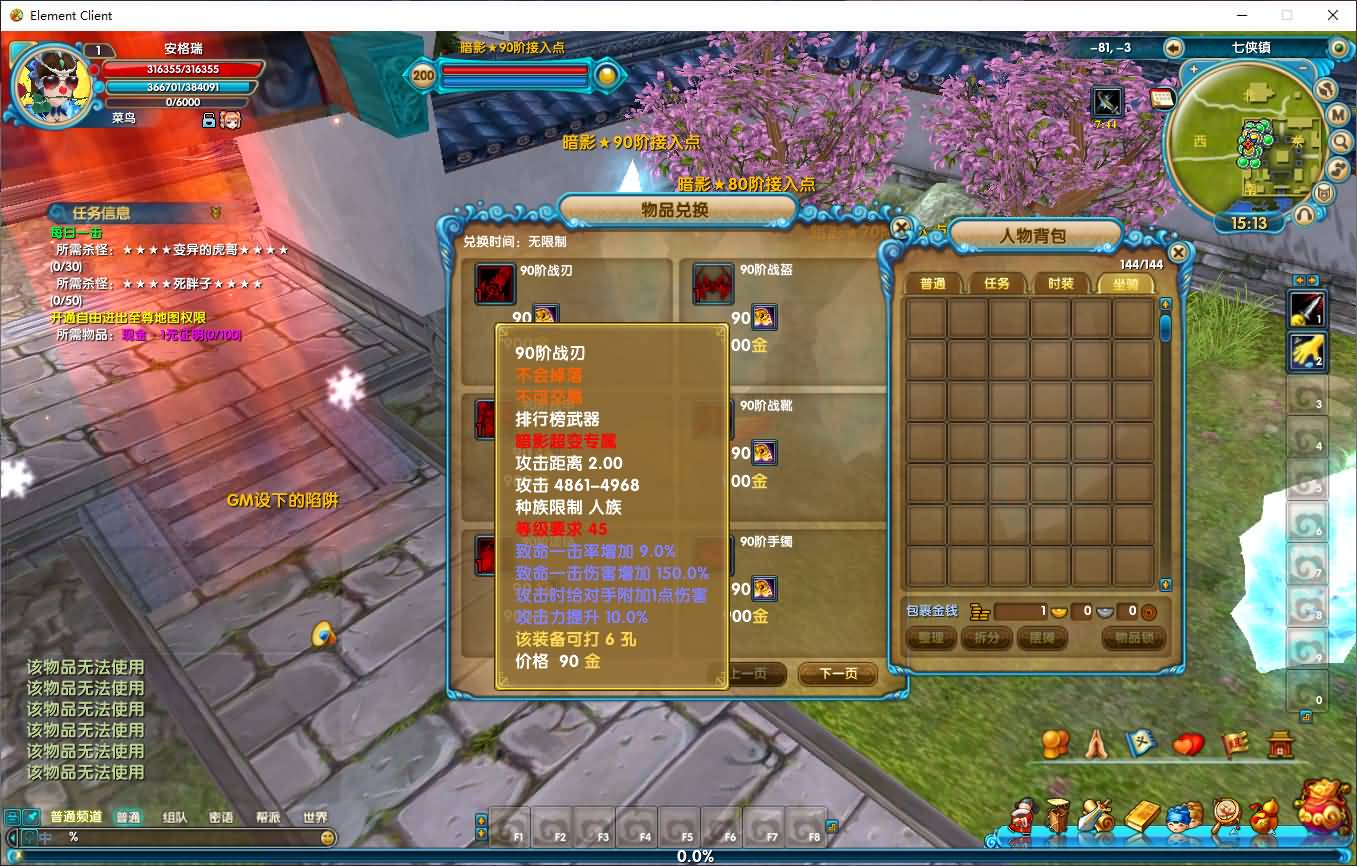Select the magnifier search icon beside the minimap
The image size is (1357, 866).
pos(1340,141)
